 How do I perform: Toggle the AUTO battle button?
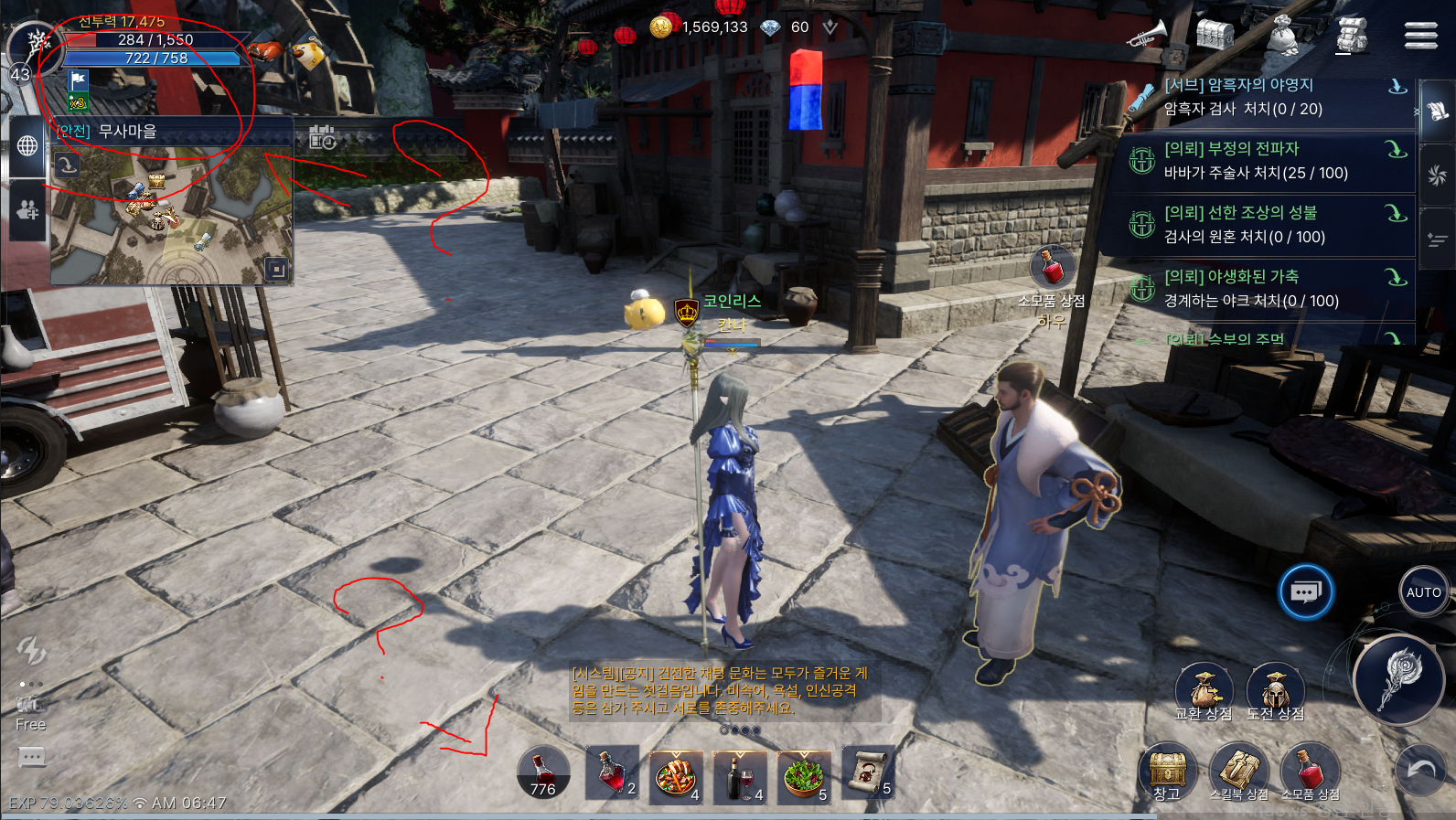click(1423, 592)
